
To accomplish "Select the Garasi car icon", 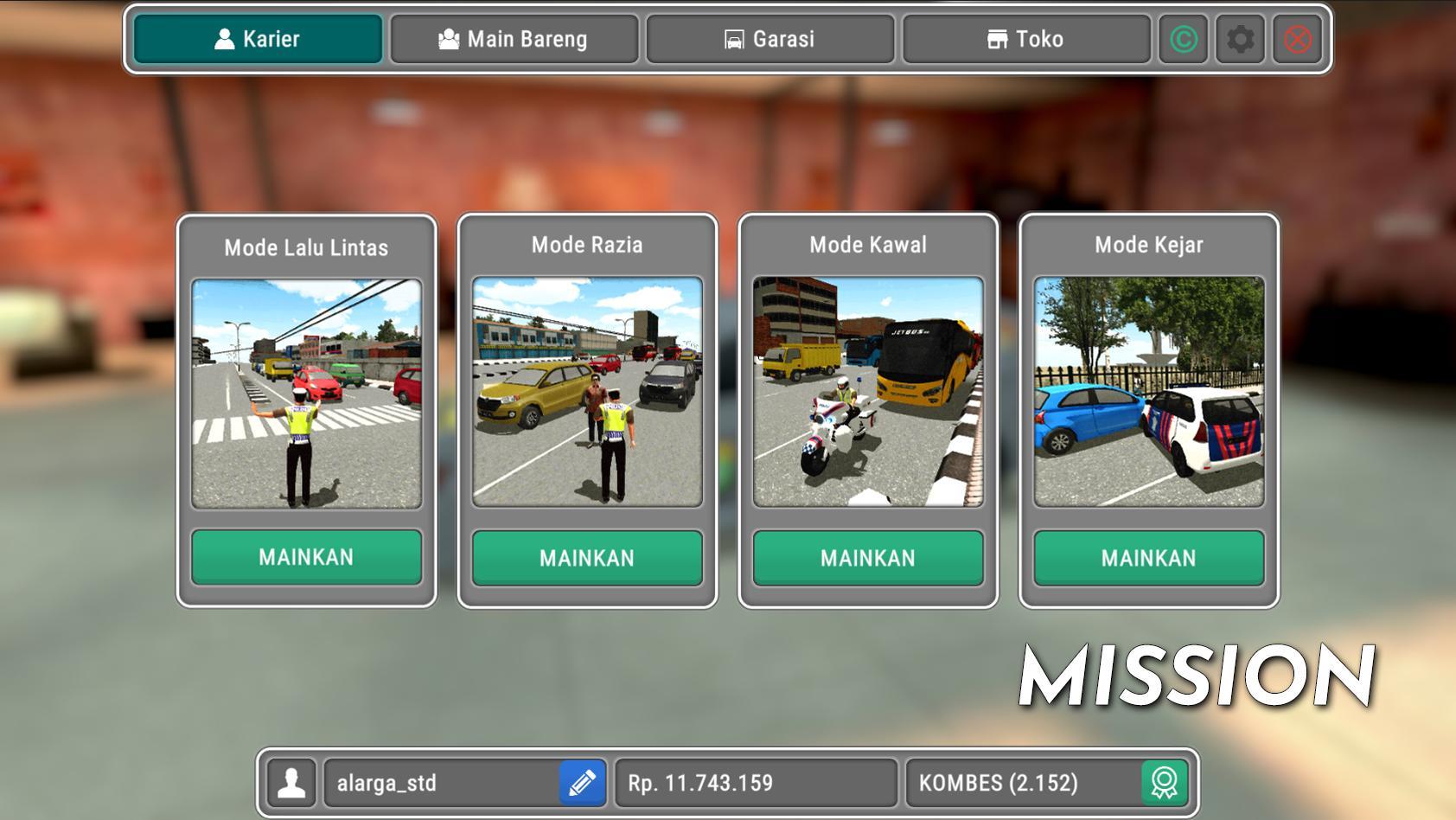I will (x=734, y=38).
